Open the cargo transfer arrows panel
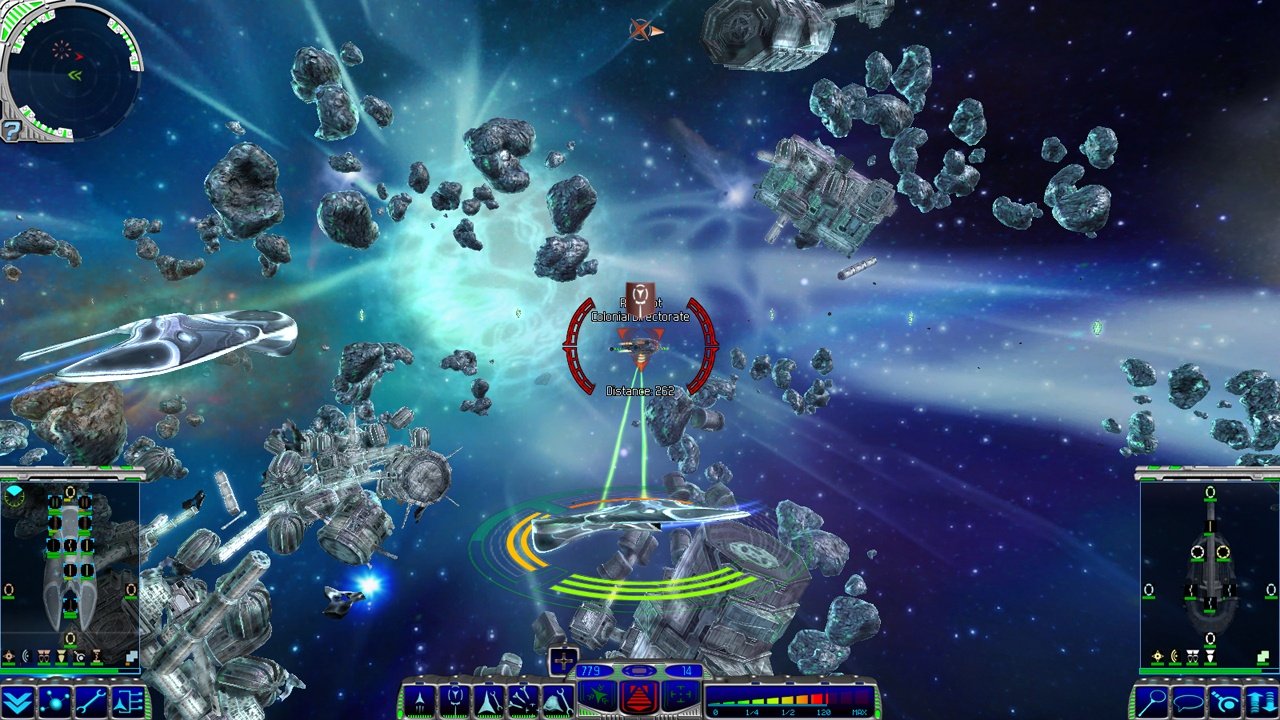Screen dimensions: 1280x720 coord(1261,700)
